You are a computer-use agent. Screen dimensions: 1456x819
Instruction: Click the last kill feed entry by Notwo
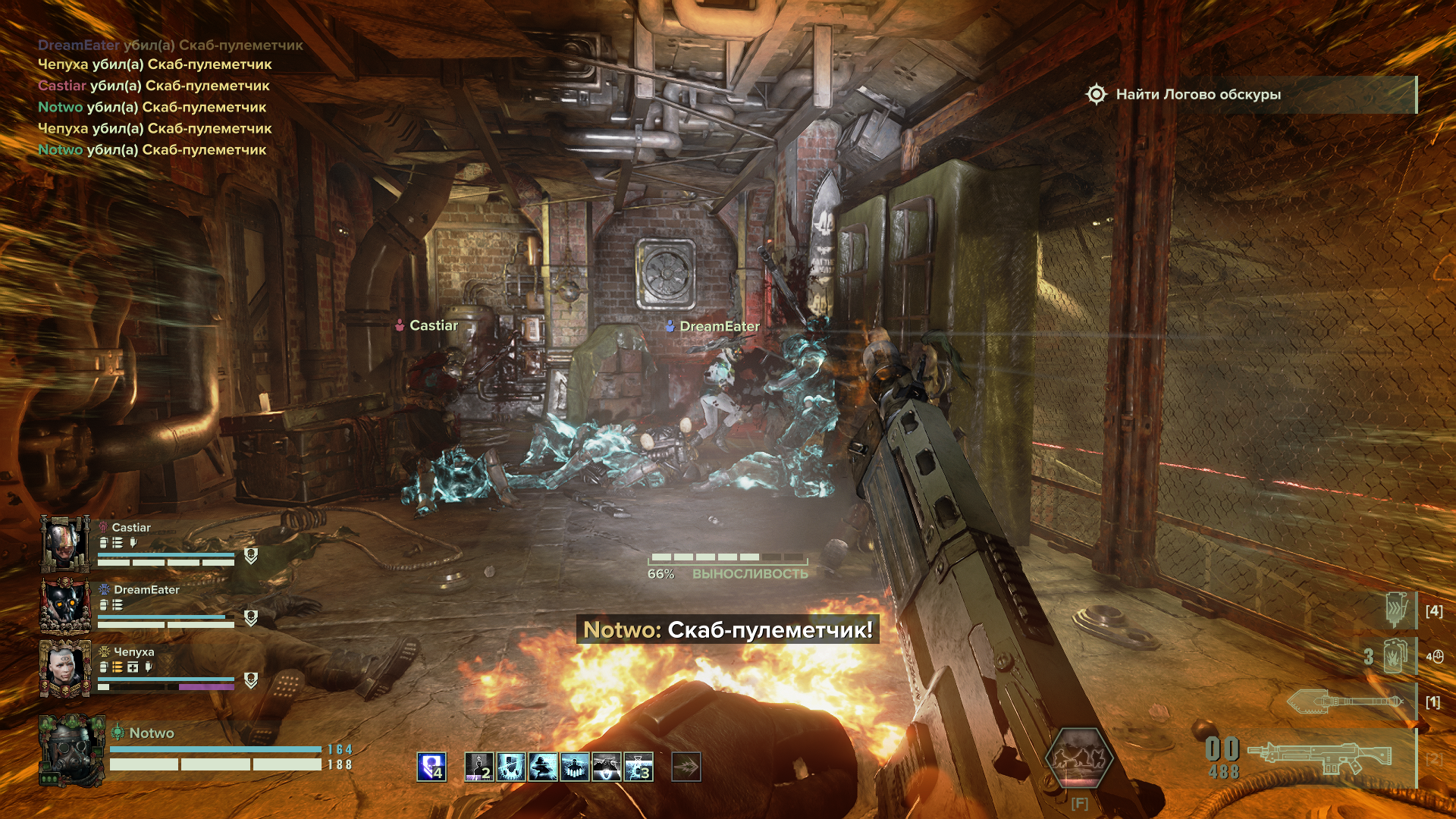pyautogui.click(x=152, y=150)
